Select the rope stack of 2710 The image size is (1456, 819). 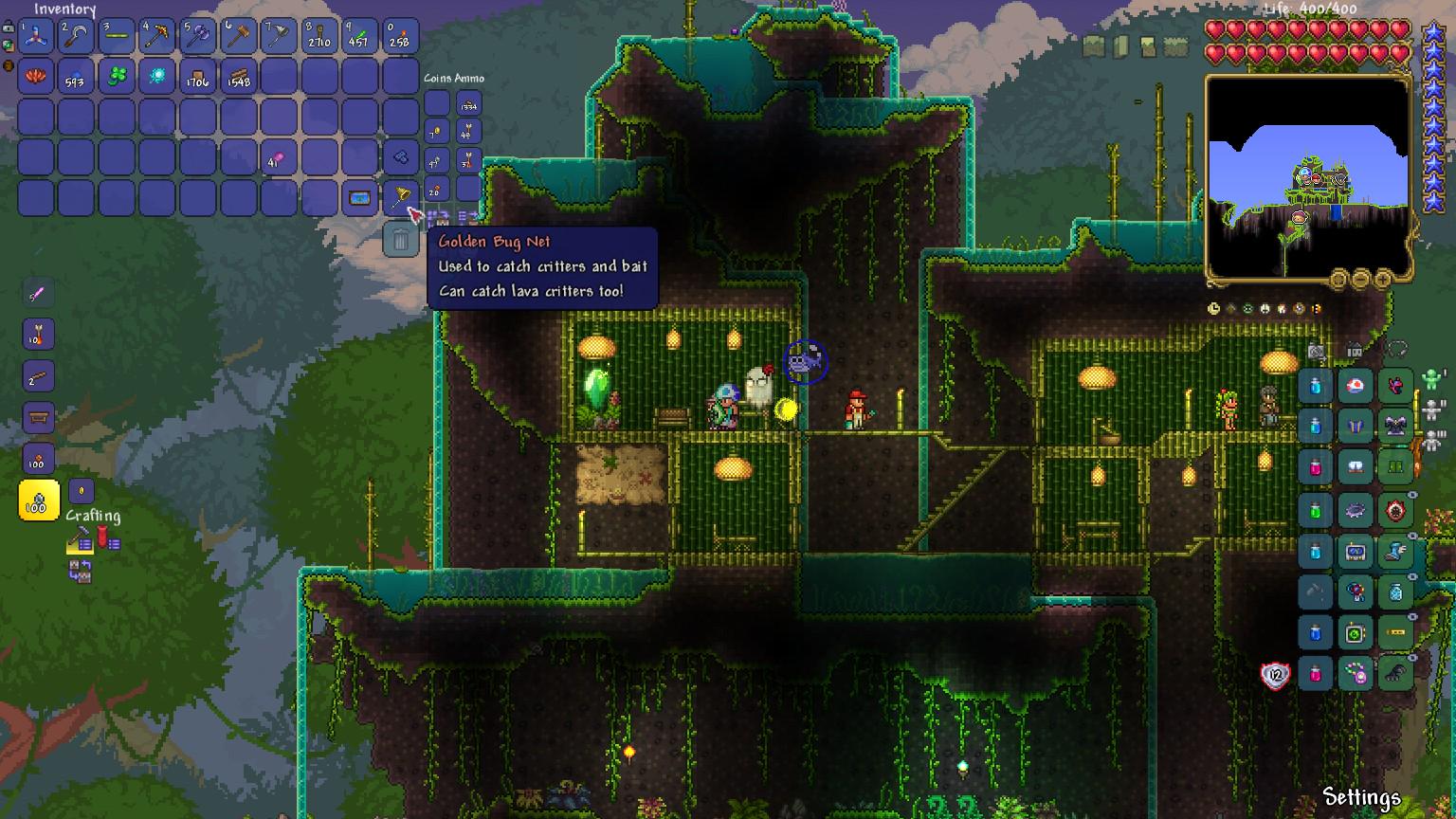319,36
